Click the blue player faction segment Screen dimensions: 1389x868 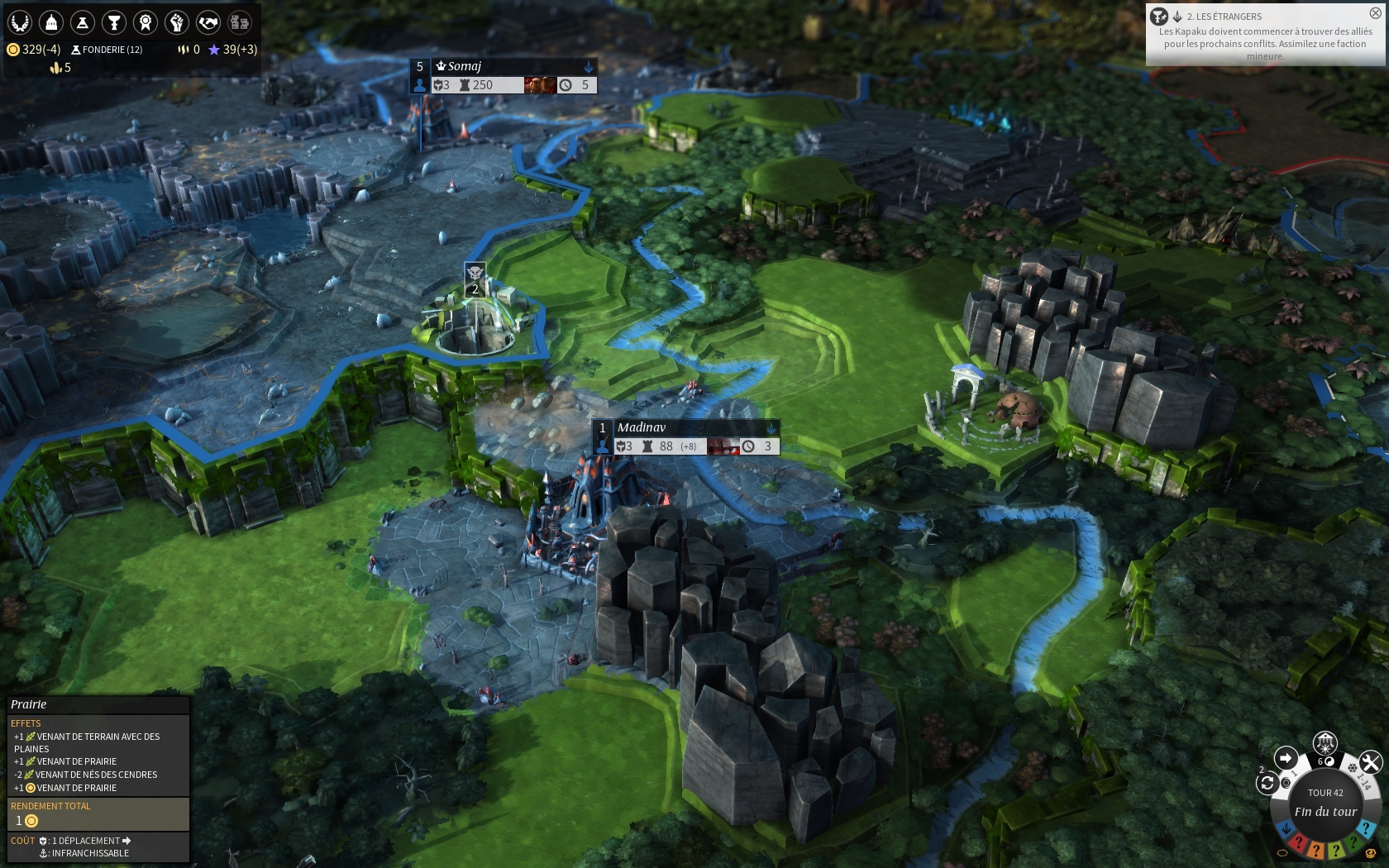[1286, 828]
